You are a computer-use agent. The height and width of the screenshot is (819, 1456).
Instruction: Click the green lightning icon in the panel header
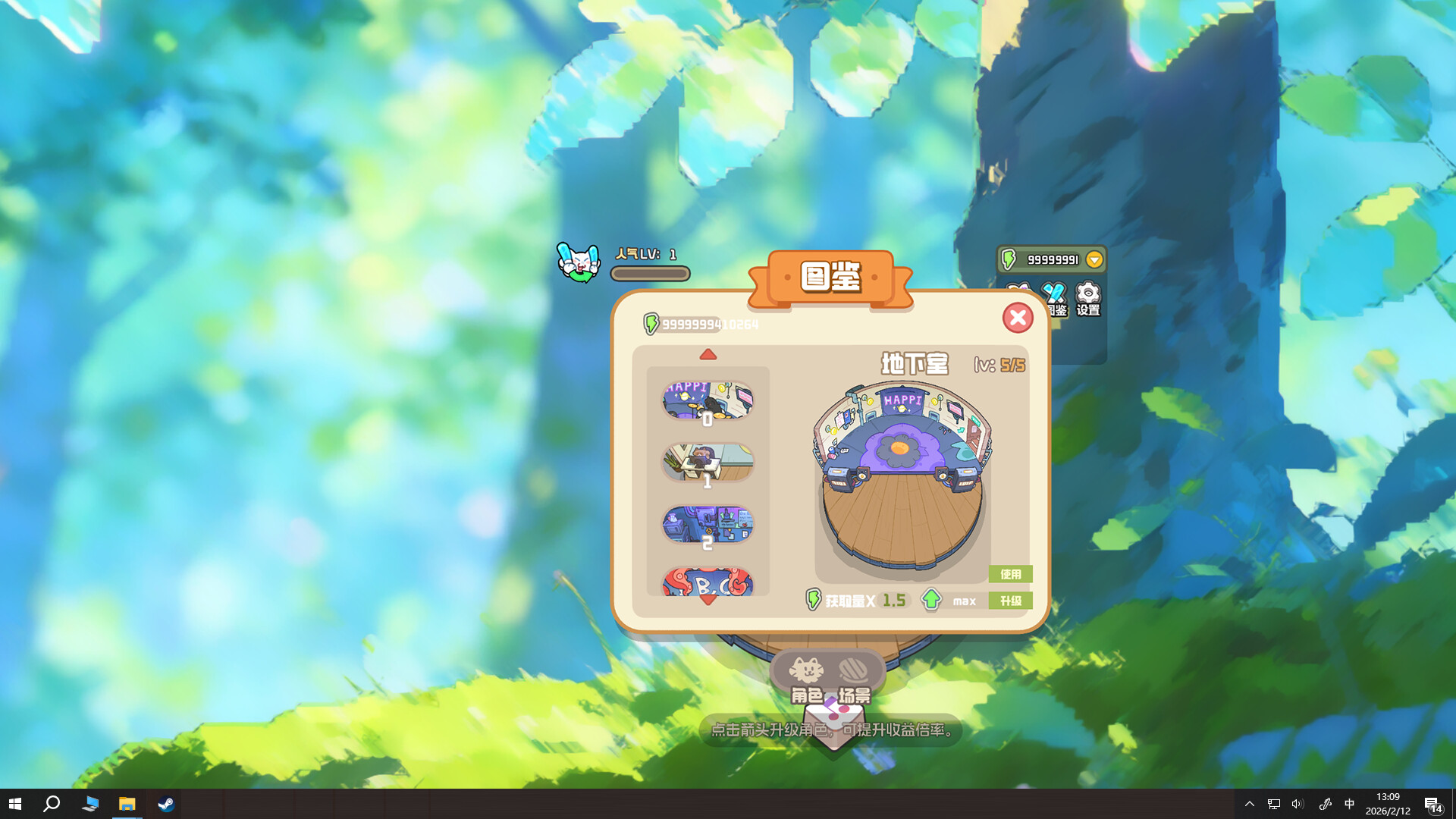(x=652, y=322)
